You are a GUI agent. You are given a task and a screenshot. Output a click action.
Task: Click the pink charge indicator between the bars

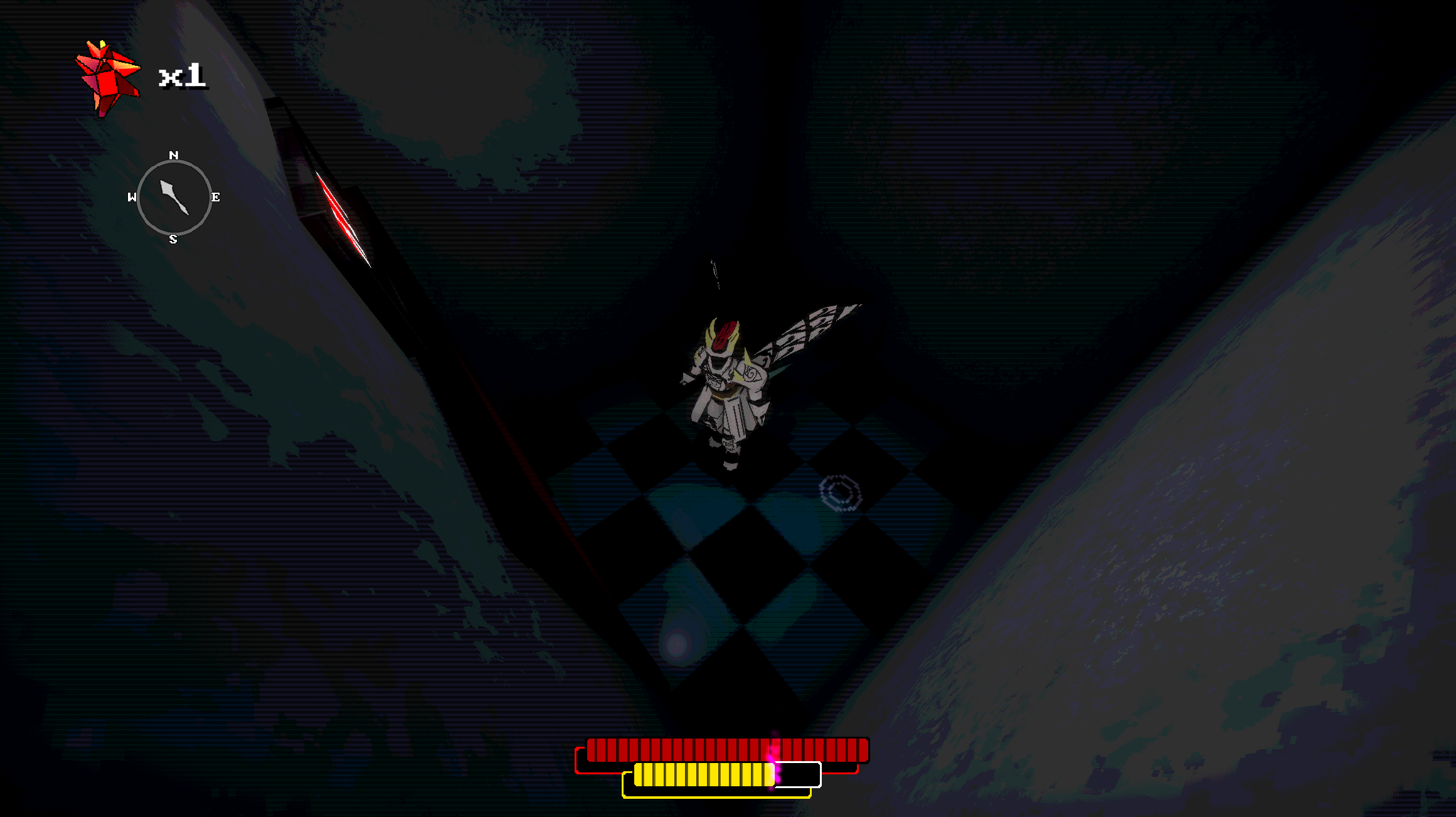(x=773, y=766)
